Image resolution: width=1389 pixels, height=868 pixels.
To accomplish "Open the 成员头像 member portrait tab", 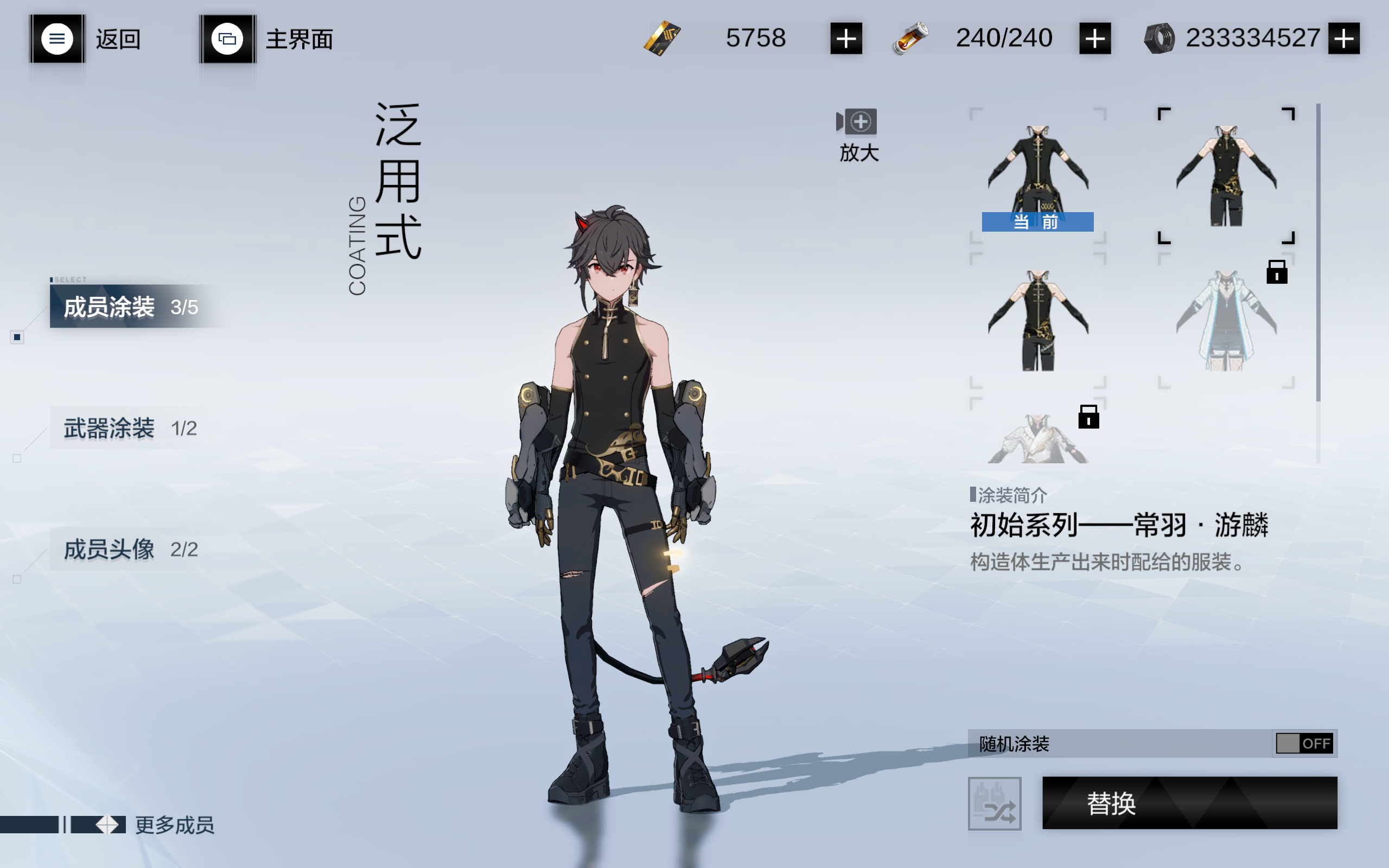I will click(131, 550).
